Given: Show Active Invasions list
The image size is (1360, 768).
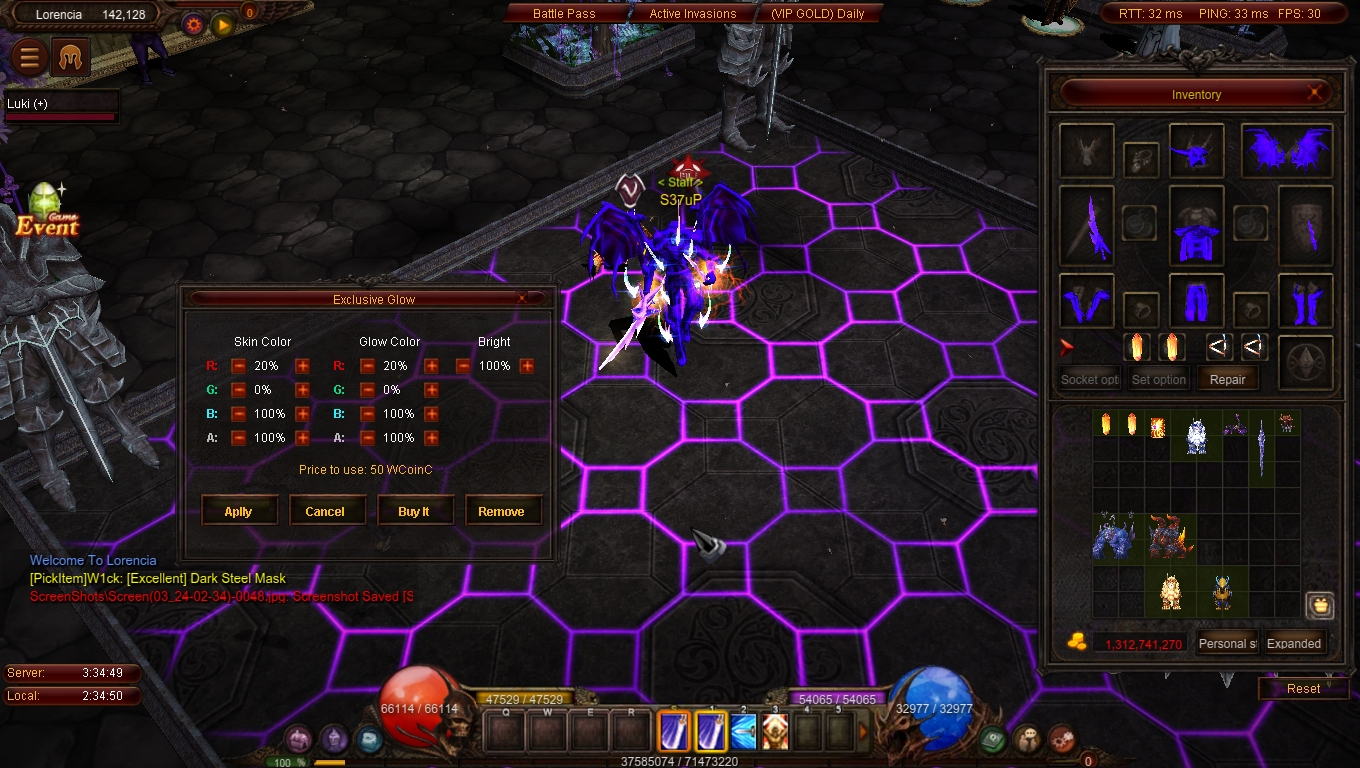Looking at the screenshot, I should point(692,14).
